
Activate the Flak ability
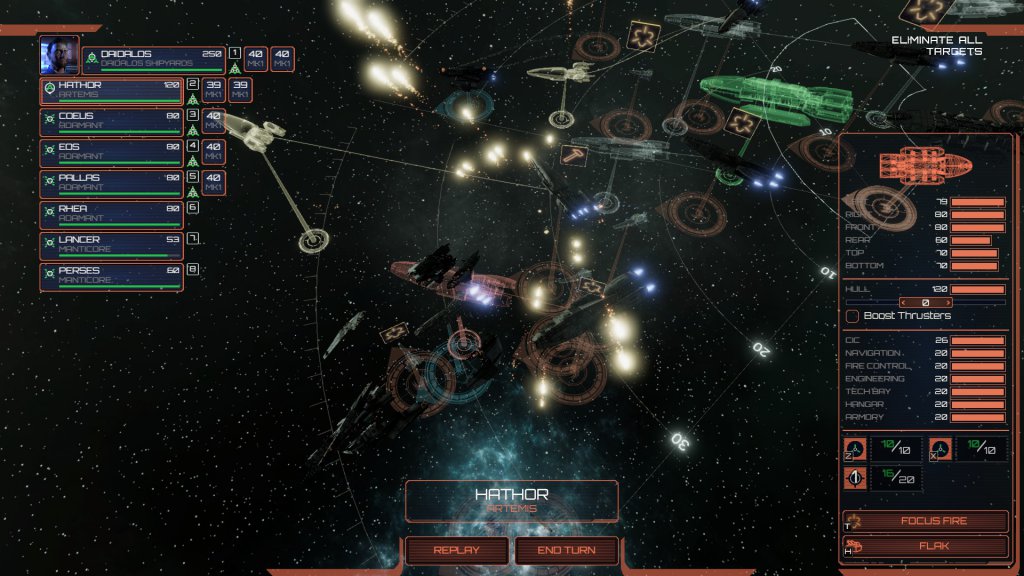click(x=925, y=547)
